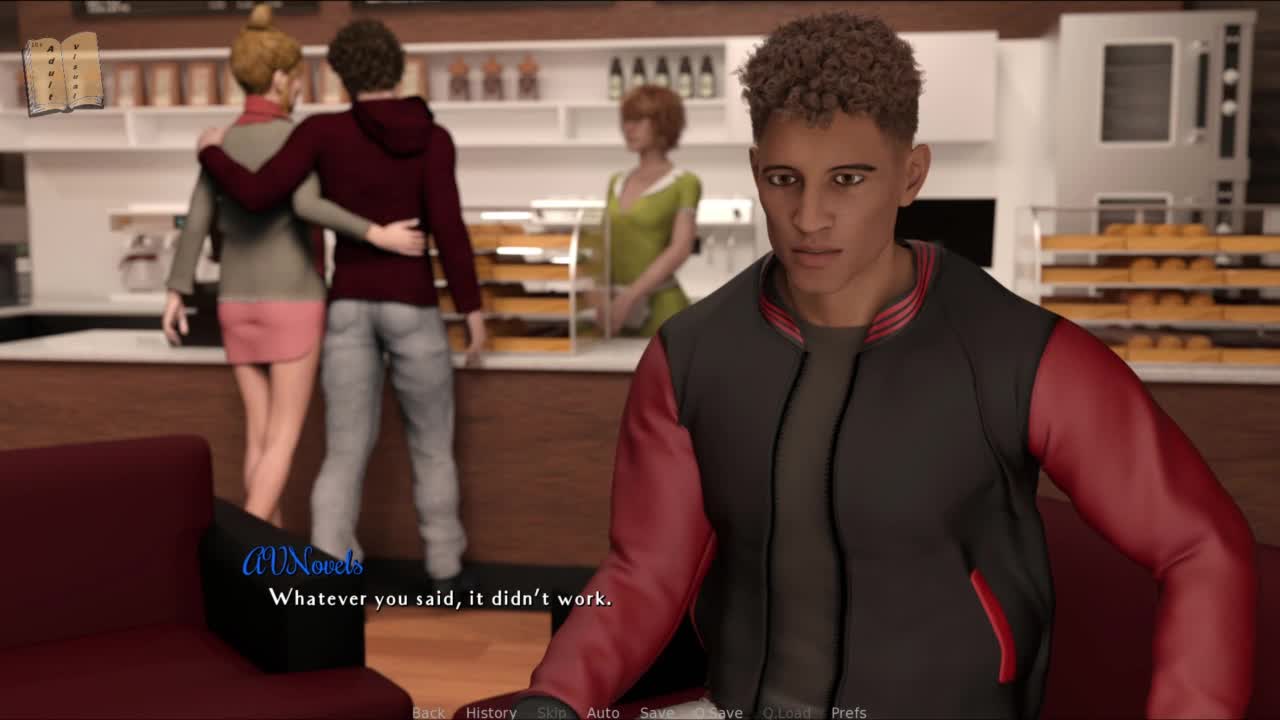Go back to the previous dialogue line
The width and height of the screenshot is (1280, 720).
(x=428, y=712)
